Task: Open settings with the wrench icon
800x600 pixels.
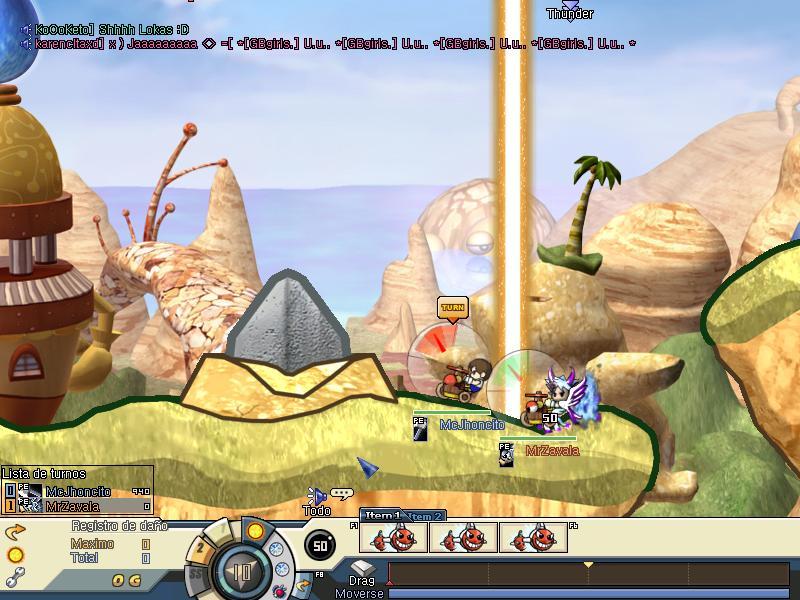Action: coord(14,576)
